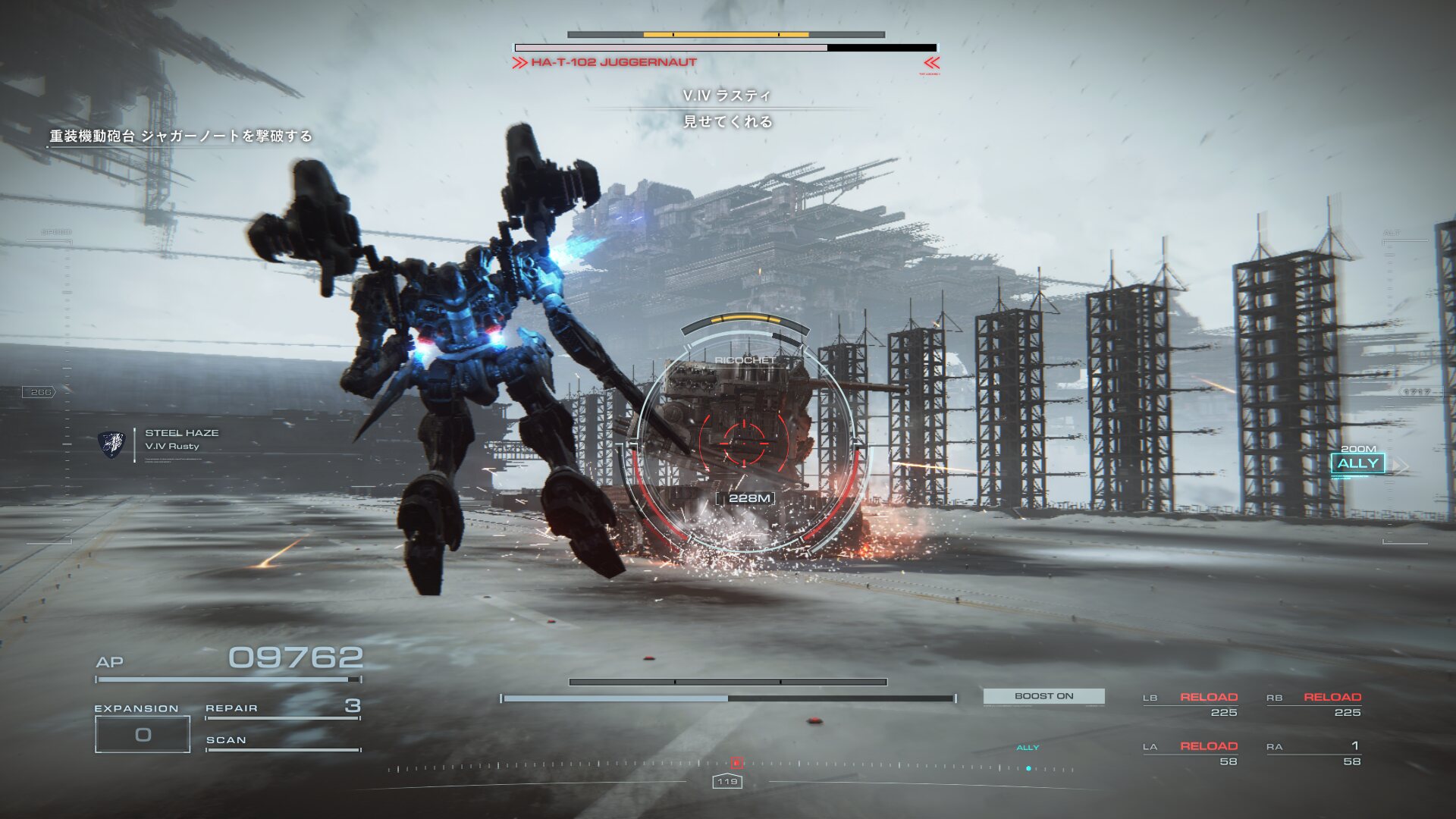Select the mission objective tracker text
Image resolution: width=1456 pixels, height=819 pixels.
click(180, 136)
